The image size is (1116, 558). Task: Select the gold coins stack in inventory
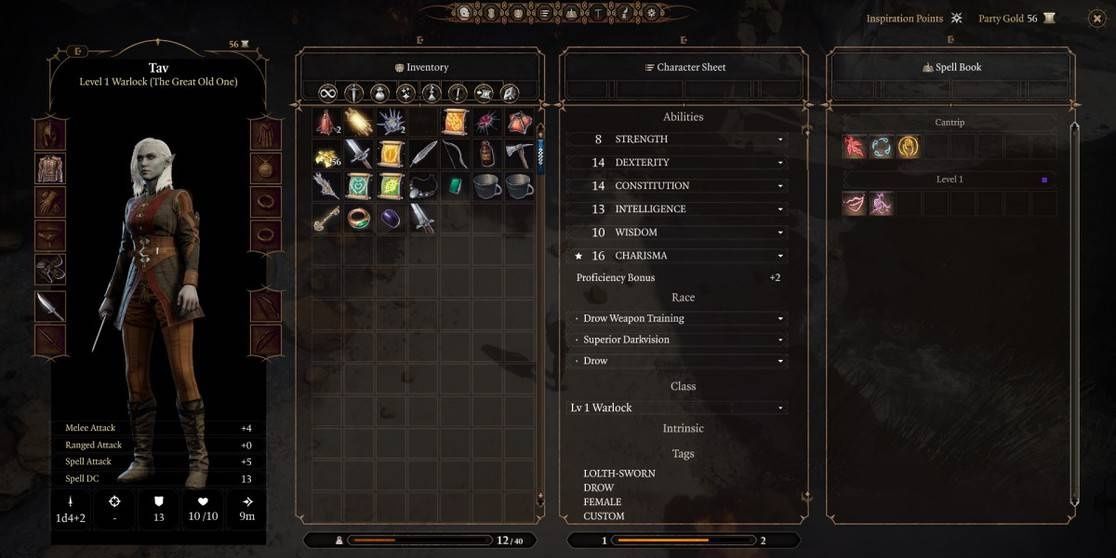point(326,154)
